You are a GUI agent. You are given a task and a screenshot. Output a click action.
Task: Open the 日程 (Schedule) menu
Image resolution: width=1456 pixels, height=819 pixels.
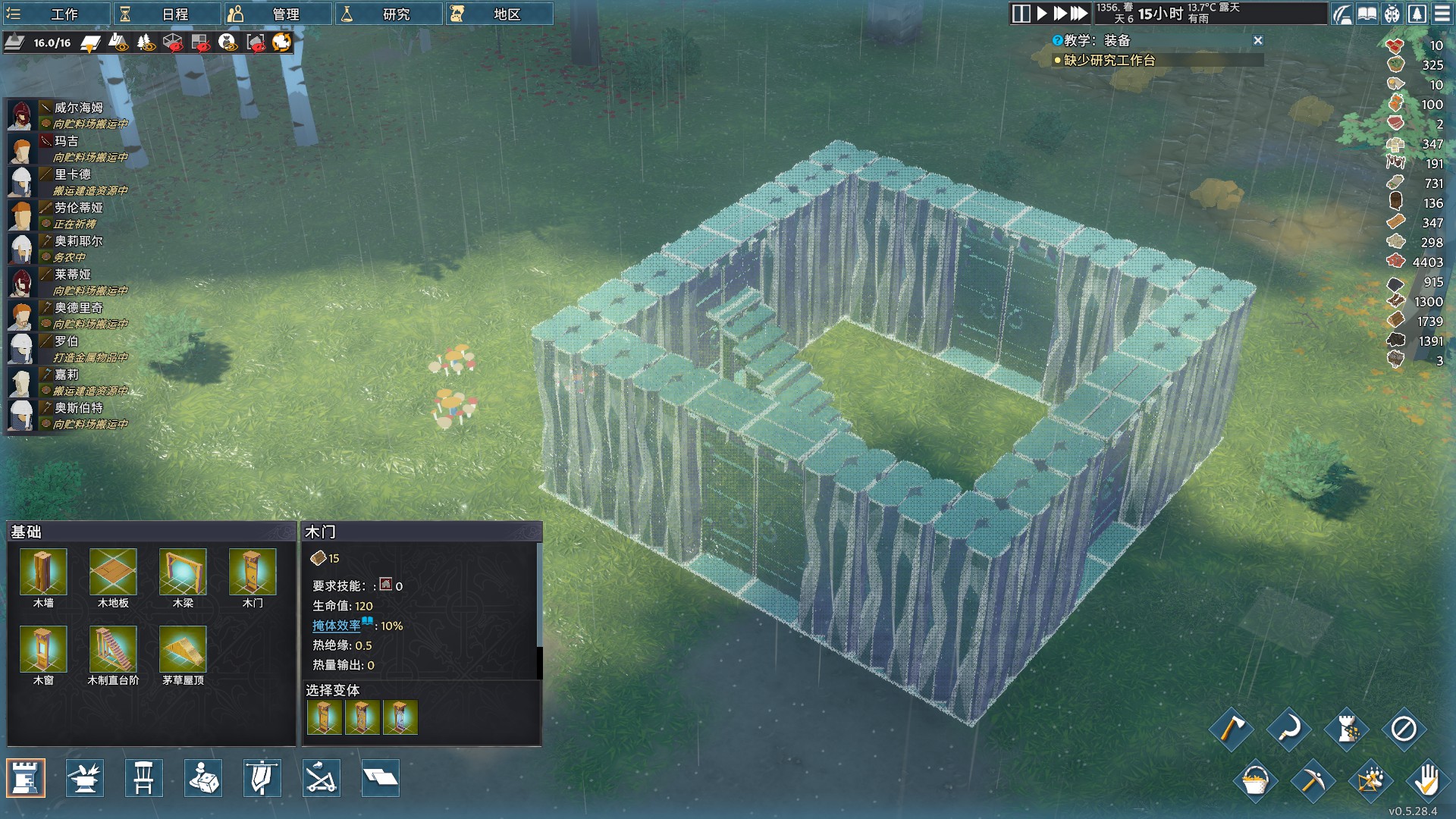(x=167, y=14)
